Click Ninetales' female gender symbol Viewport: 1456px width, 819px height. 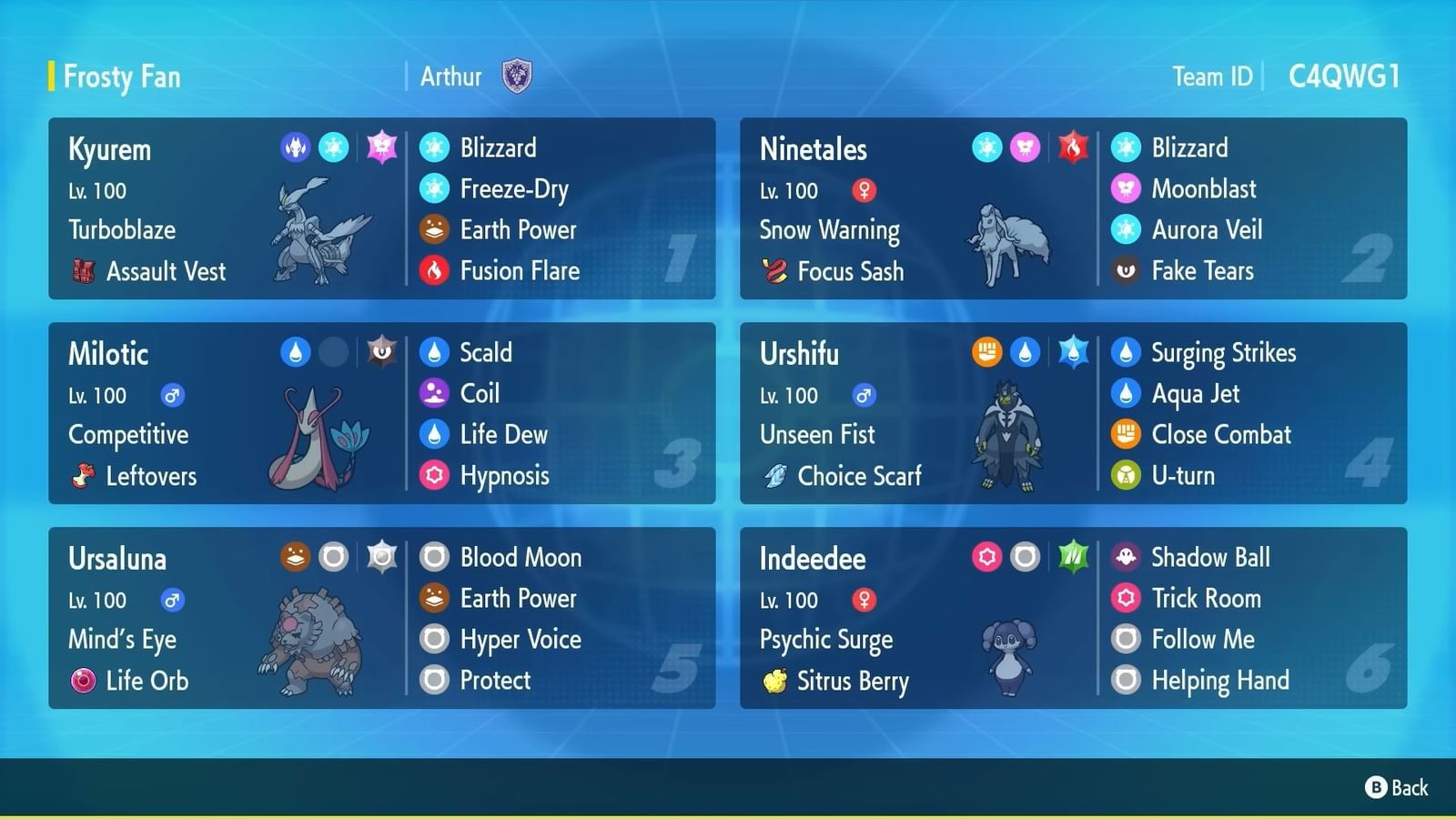click(864, 191)
